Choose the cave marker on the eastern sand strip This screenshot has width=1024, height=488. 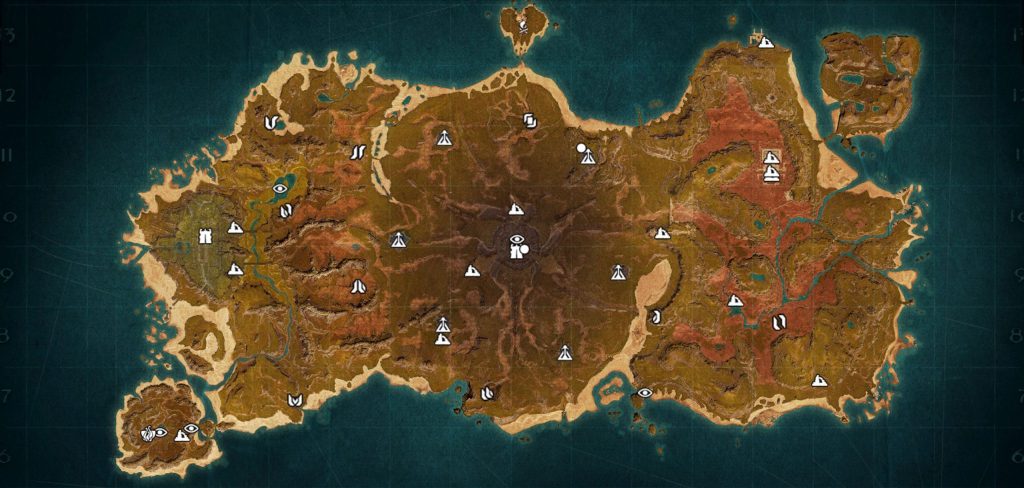(x=657, y=317)
